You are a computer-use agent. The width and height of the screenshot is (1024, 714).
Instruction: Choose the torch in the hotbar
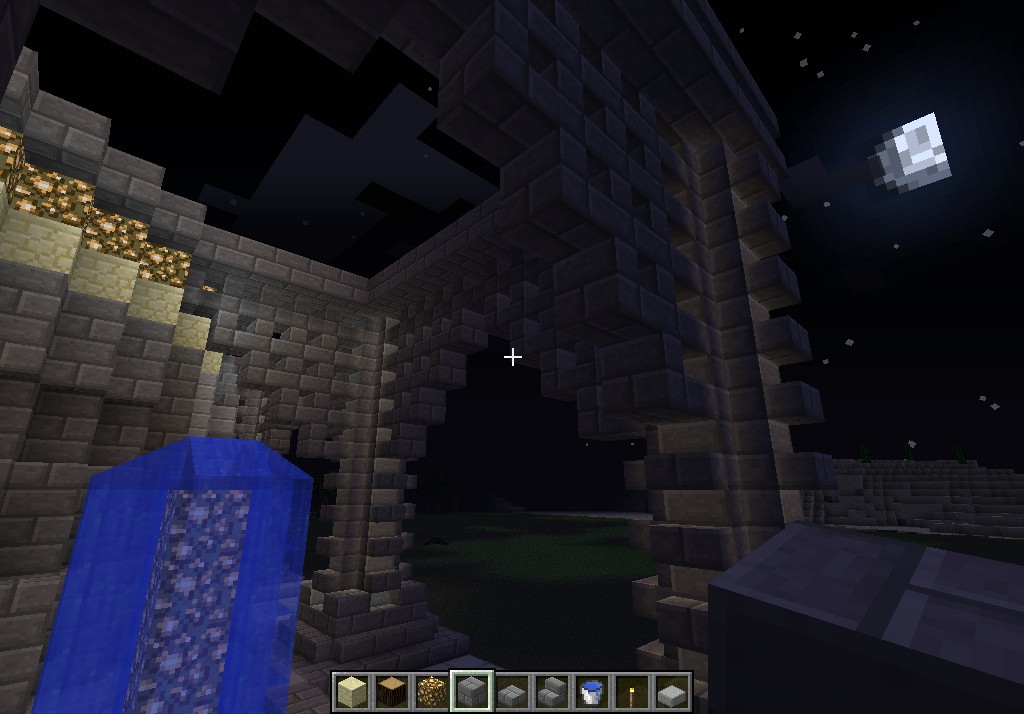632,691
